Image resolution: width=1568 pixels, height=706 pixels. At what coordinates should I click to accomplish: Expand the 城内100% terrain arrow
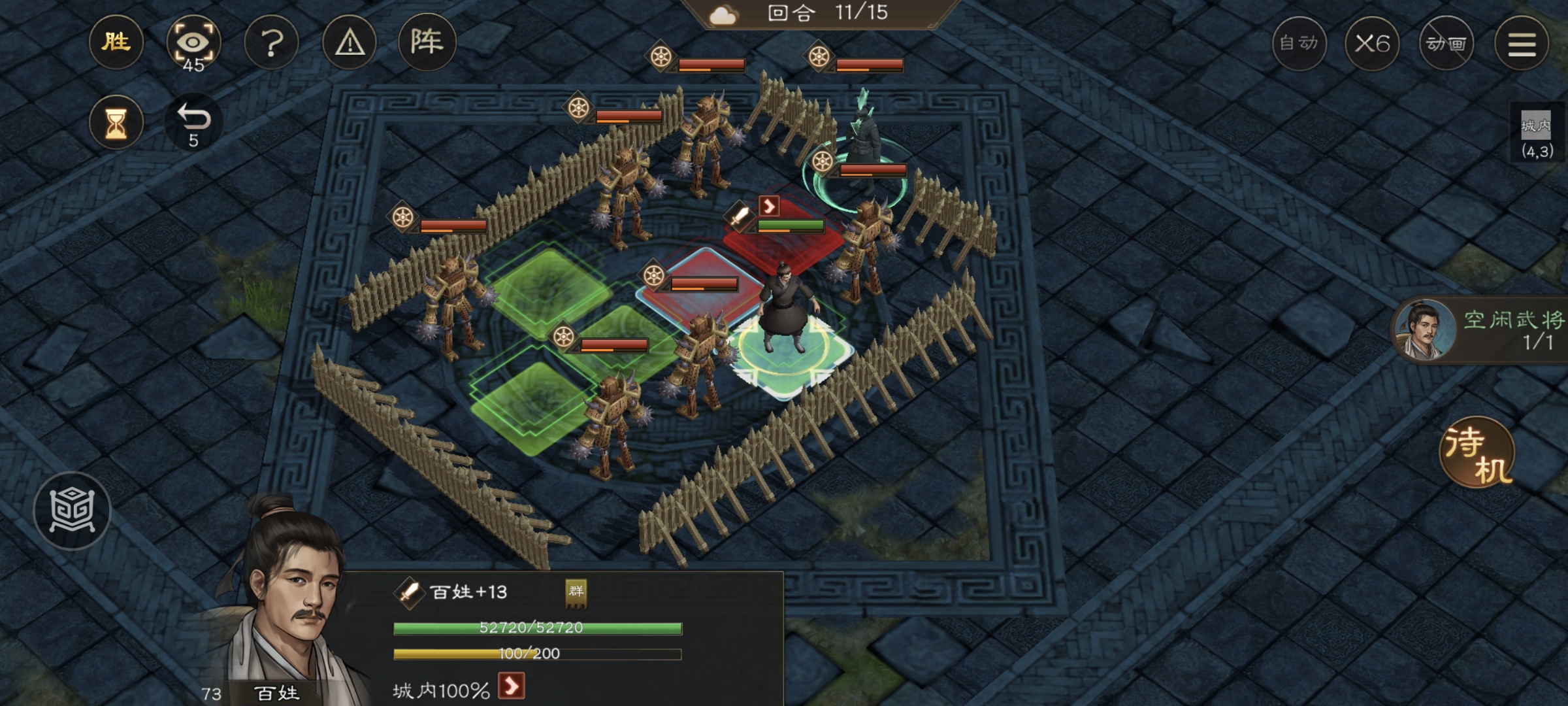(x=511, y=687)
